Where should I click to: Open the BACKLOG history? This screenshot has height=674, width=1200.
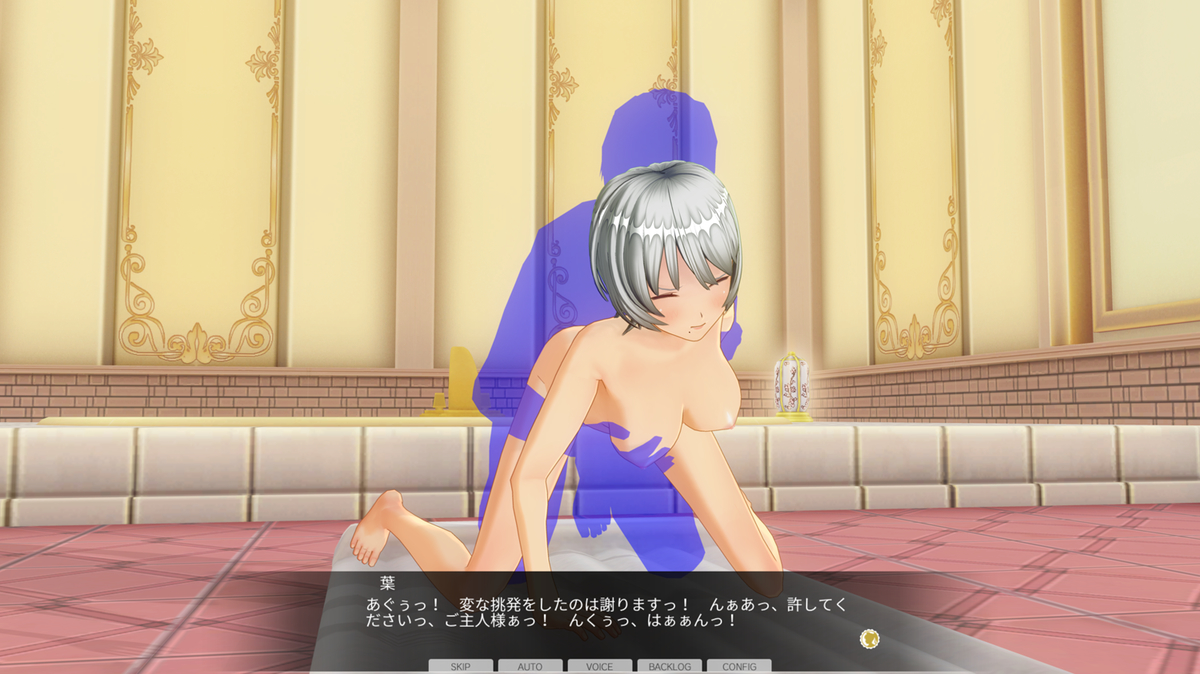pyautogui.click(x=669, y=666)
